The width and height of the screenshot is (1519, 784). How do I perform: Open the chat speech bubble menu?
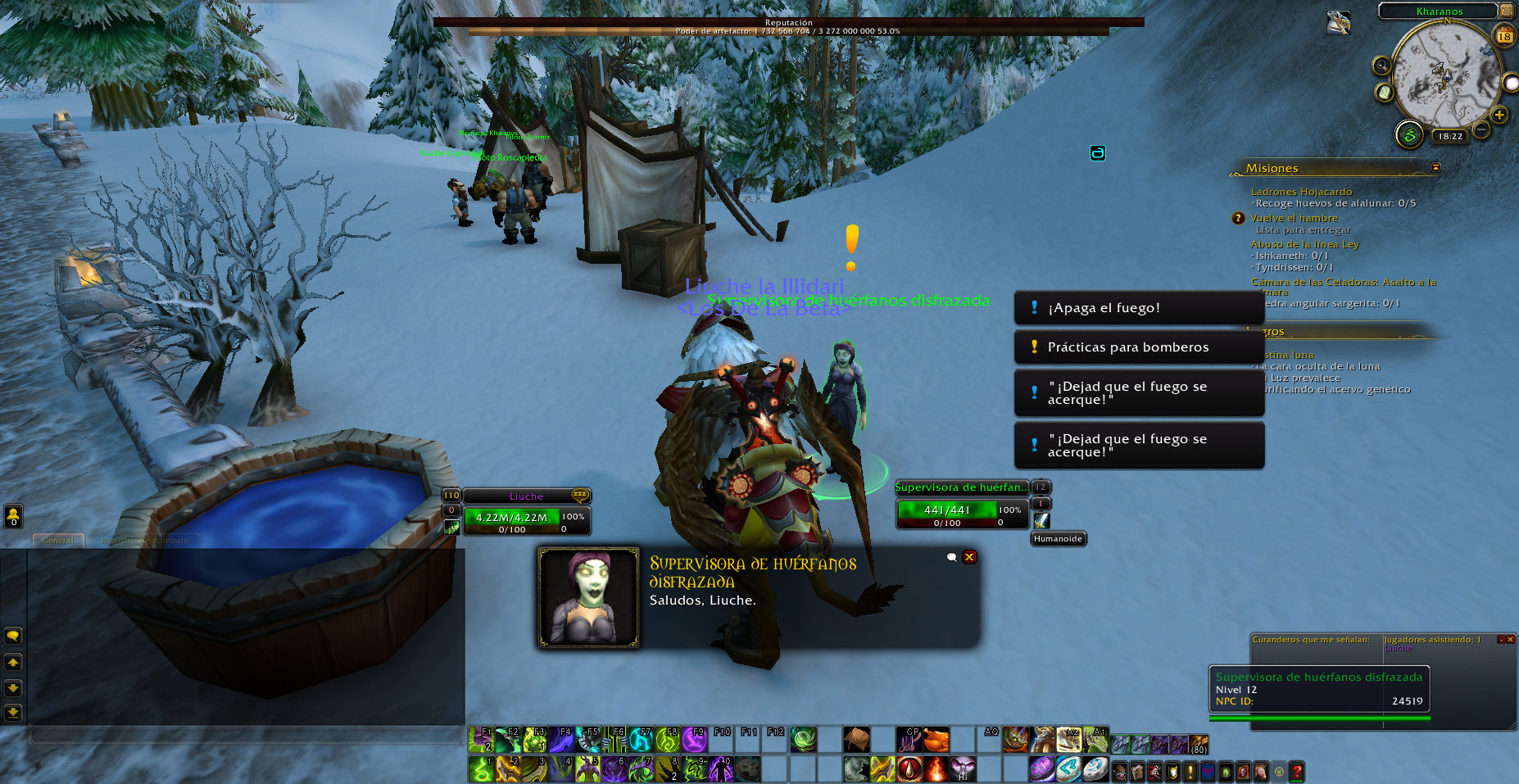13,636
